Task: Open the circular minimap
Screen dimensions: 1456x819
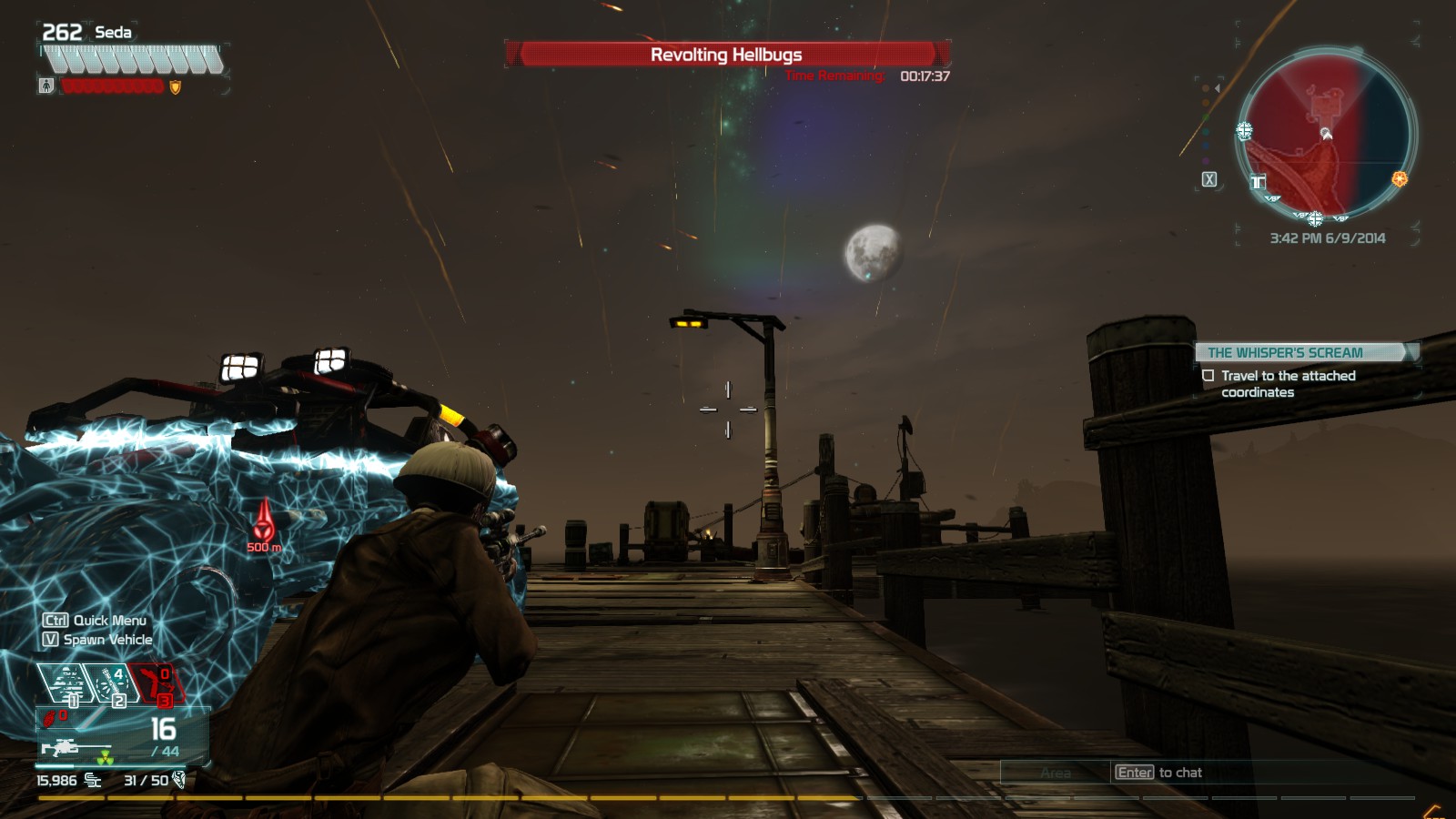Action: click(1324, 135)
